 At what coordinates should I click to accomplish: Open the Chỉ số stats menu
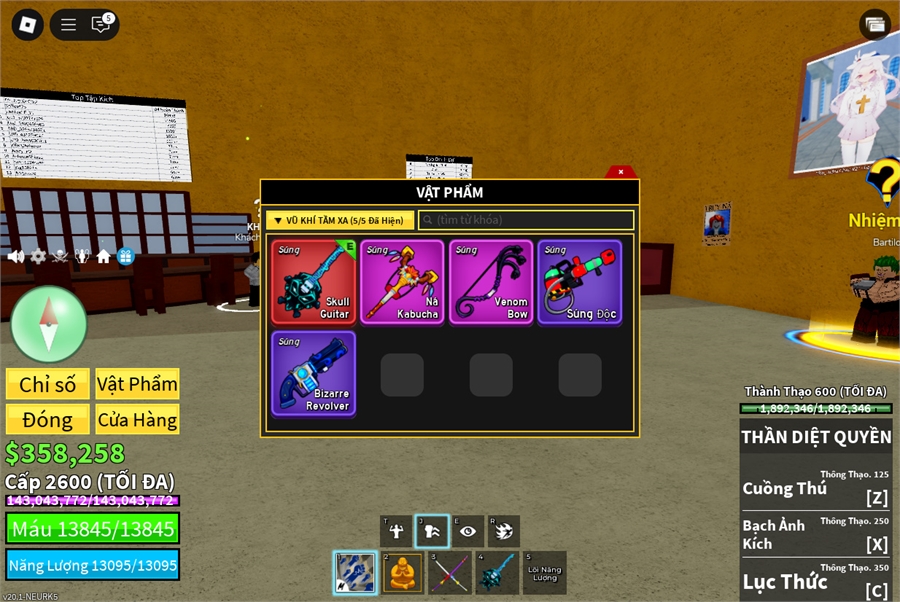point(47,385)
